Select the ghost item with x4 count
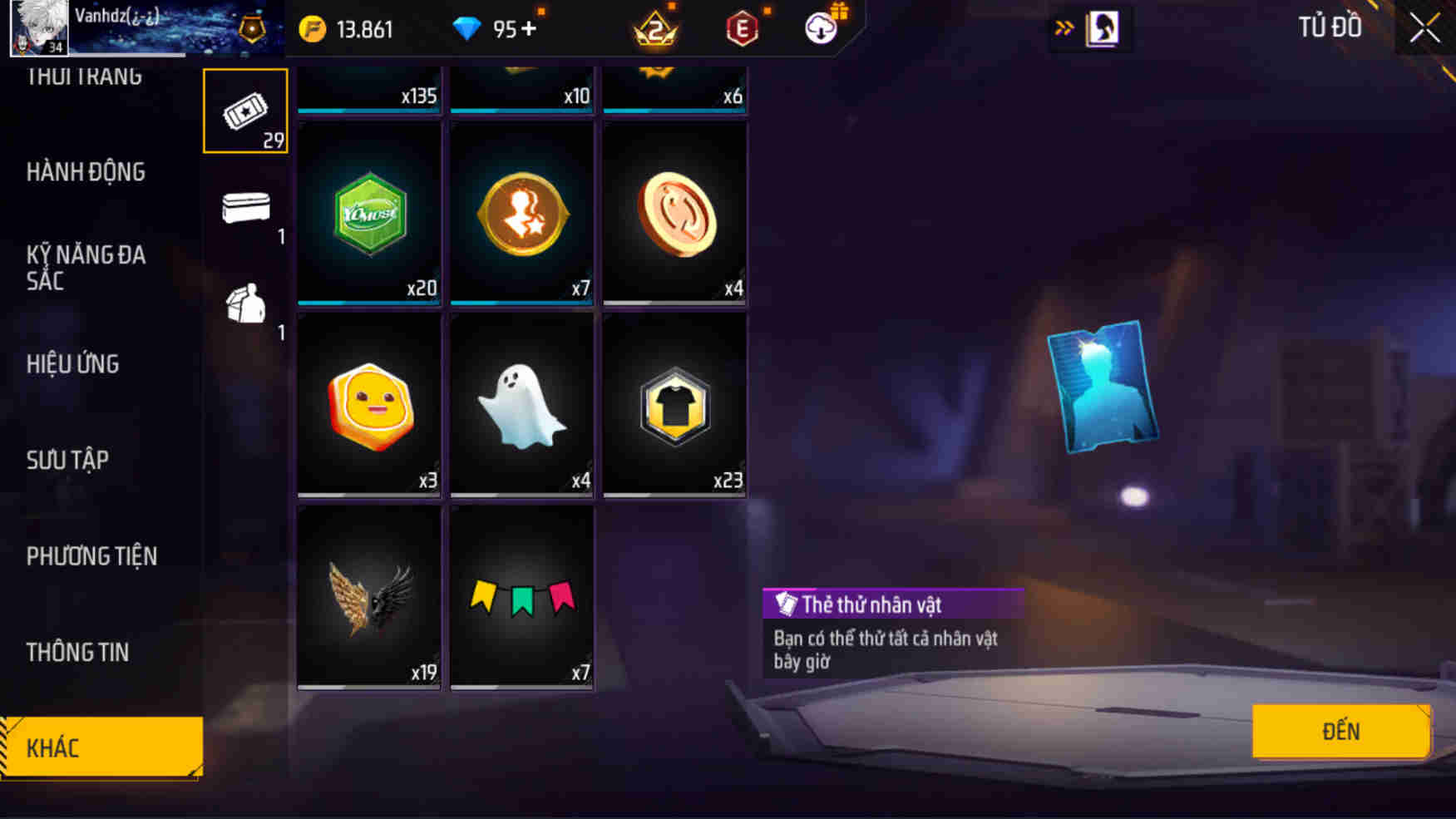The width and height of the screenshot is (1456, 819). [x=521, y=405]
